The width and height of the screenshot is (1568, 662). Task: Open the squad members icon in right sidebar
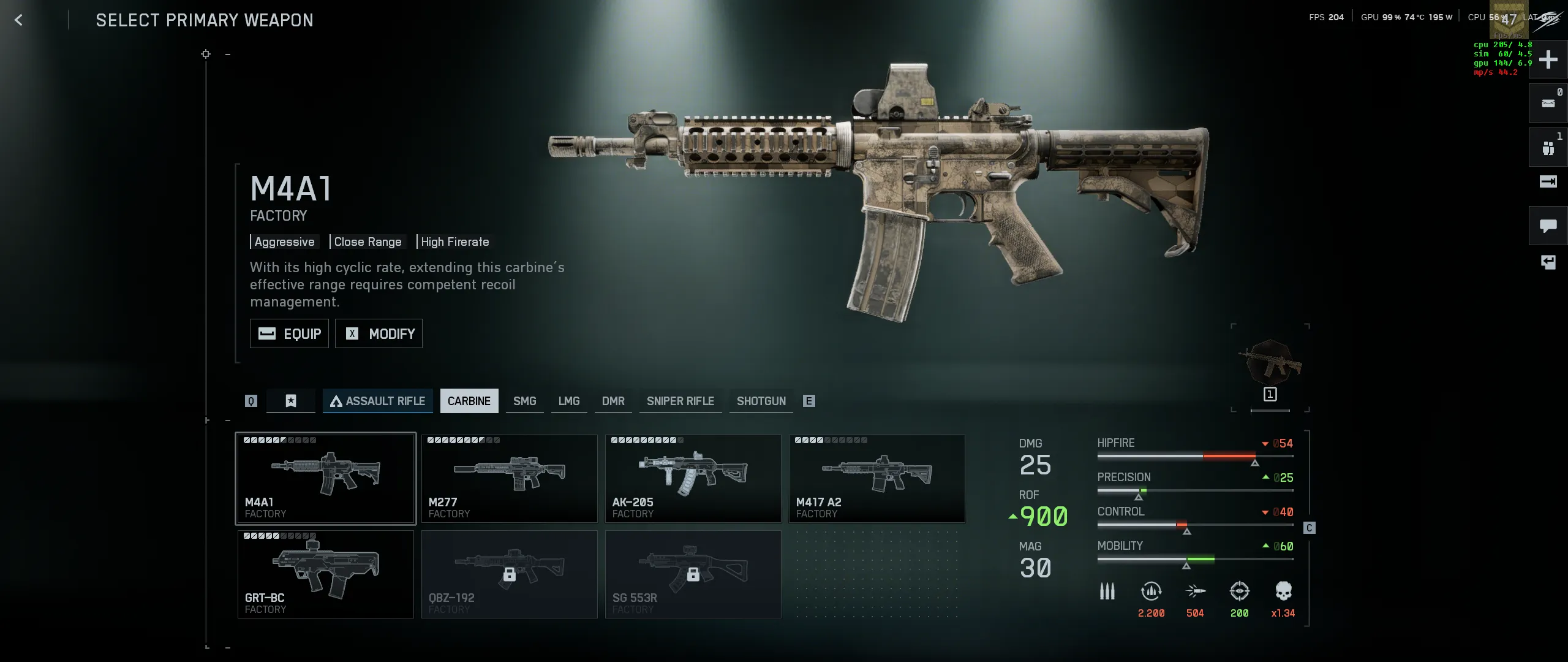pos(1548,147)
